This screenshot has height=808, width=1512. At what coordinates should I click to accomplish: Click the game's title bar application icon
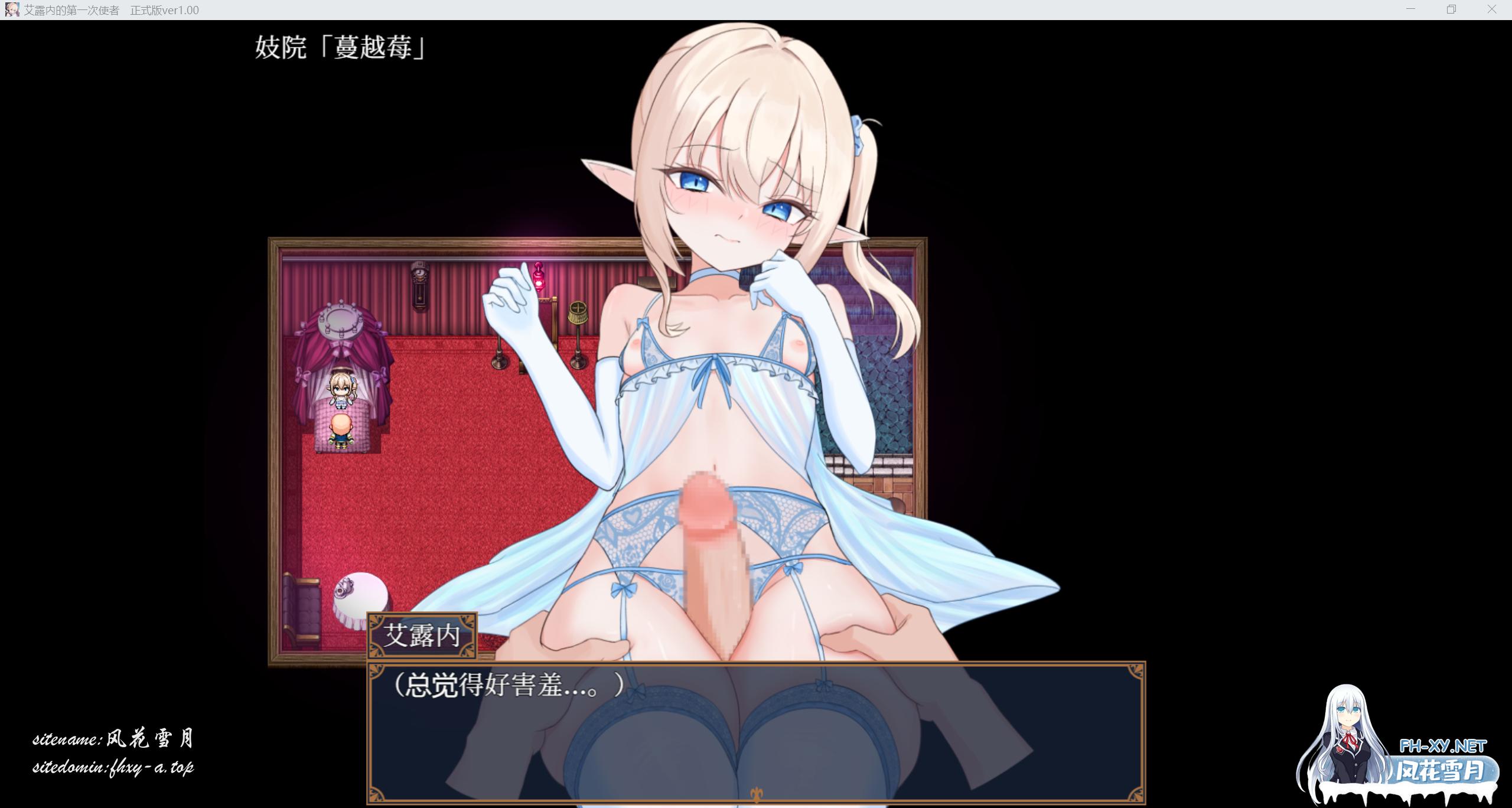[x=12, y=9]
